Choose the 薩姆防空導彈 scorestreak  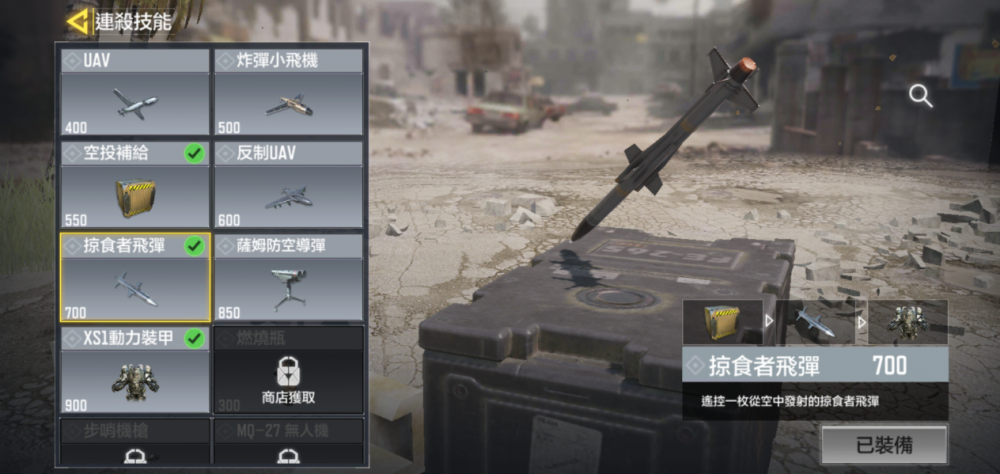tap(288, 277)
